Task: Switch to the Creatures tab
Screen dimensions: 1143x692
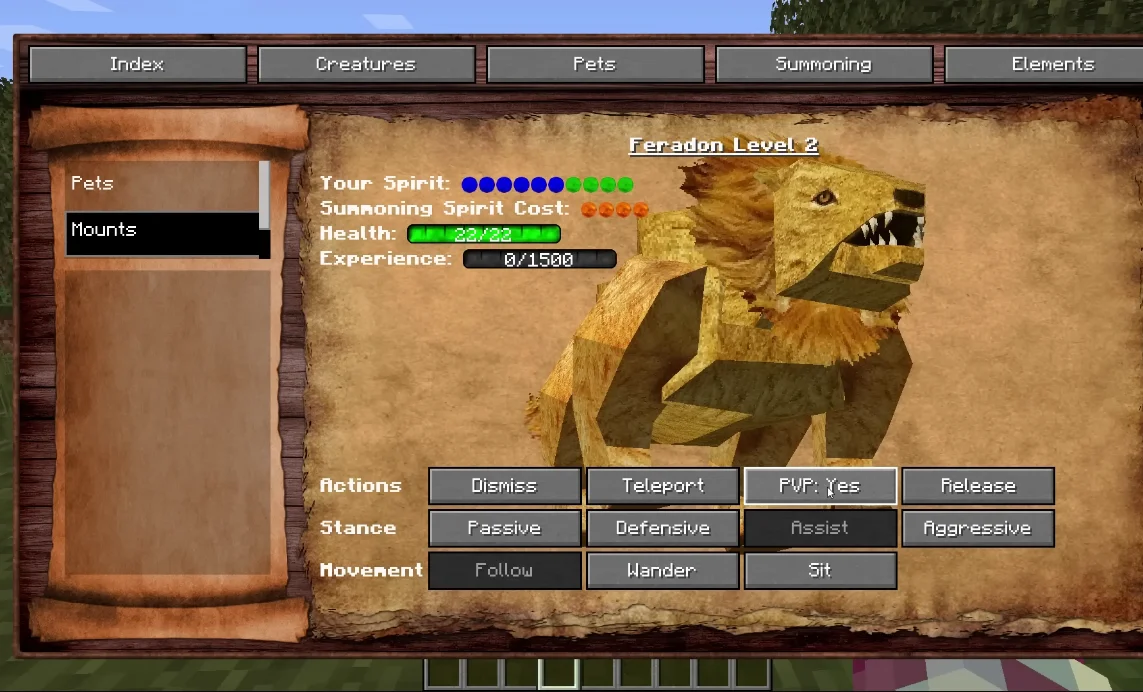Action: click(x=366, y=64)
